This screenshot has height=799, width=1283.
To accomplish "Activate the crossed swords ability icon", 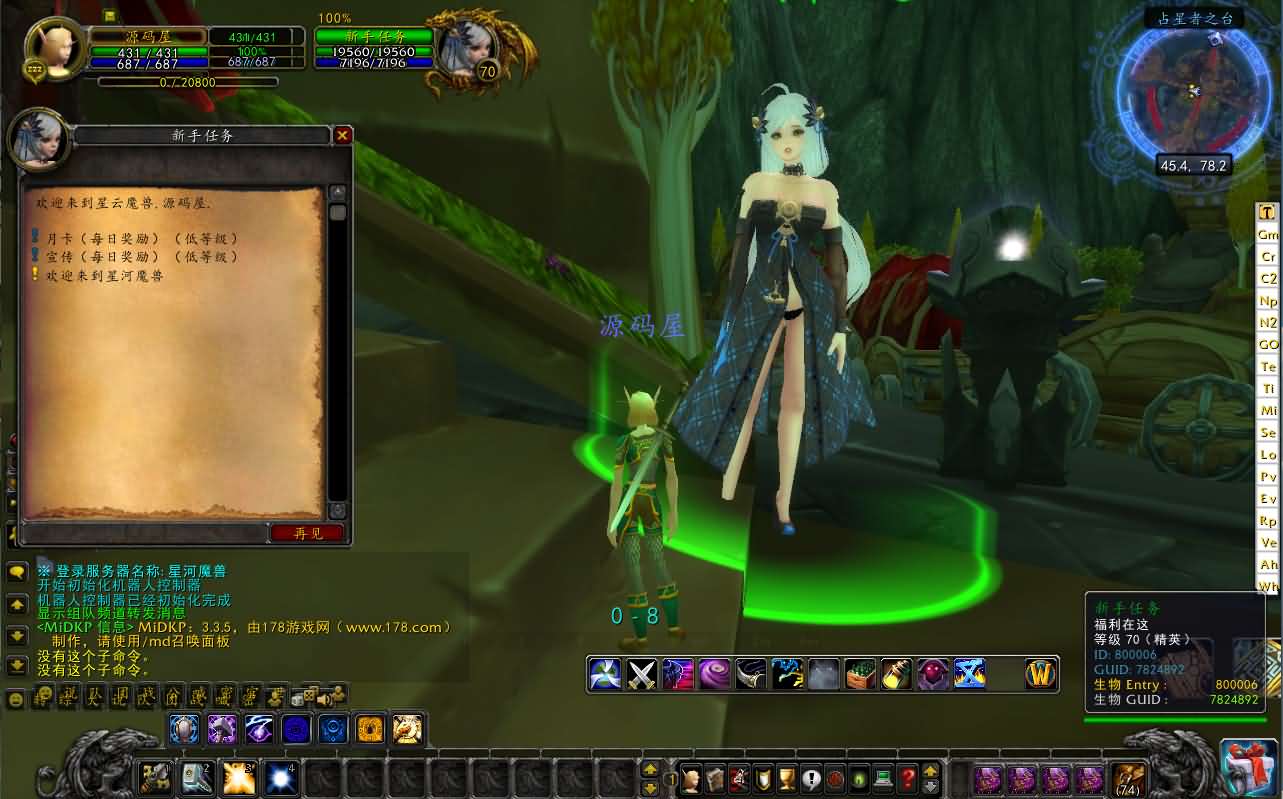I will 641,675.
